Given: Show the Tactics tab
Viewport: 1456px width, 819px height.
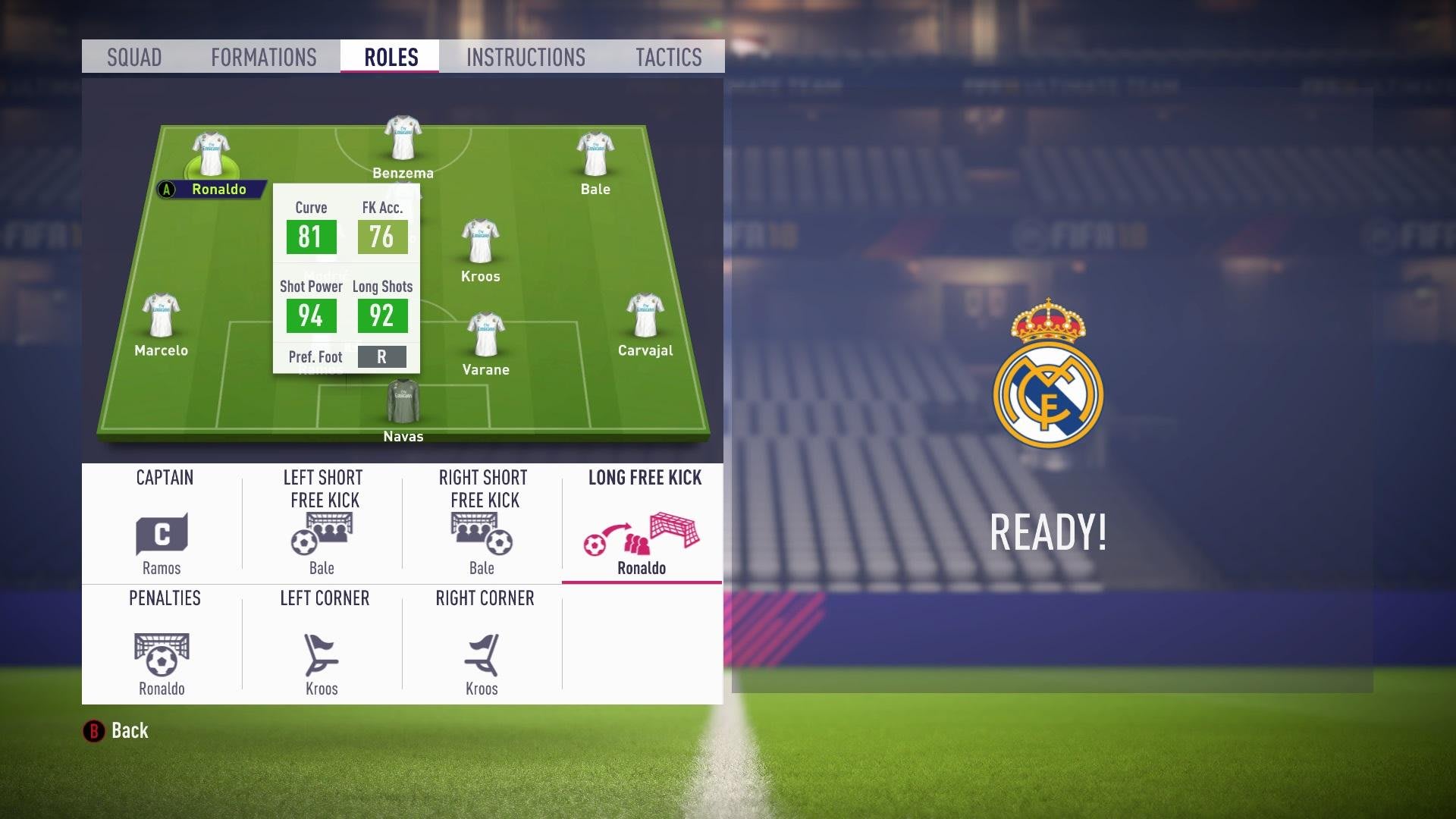Looking at the screenshot, I should coord(668,57).
